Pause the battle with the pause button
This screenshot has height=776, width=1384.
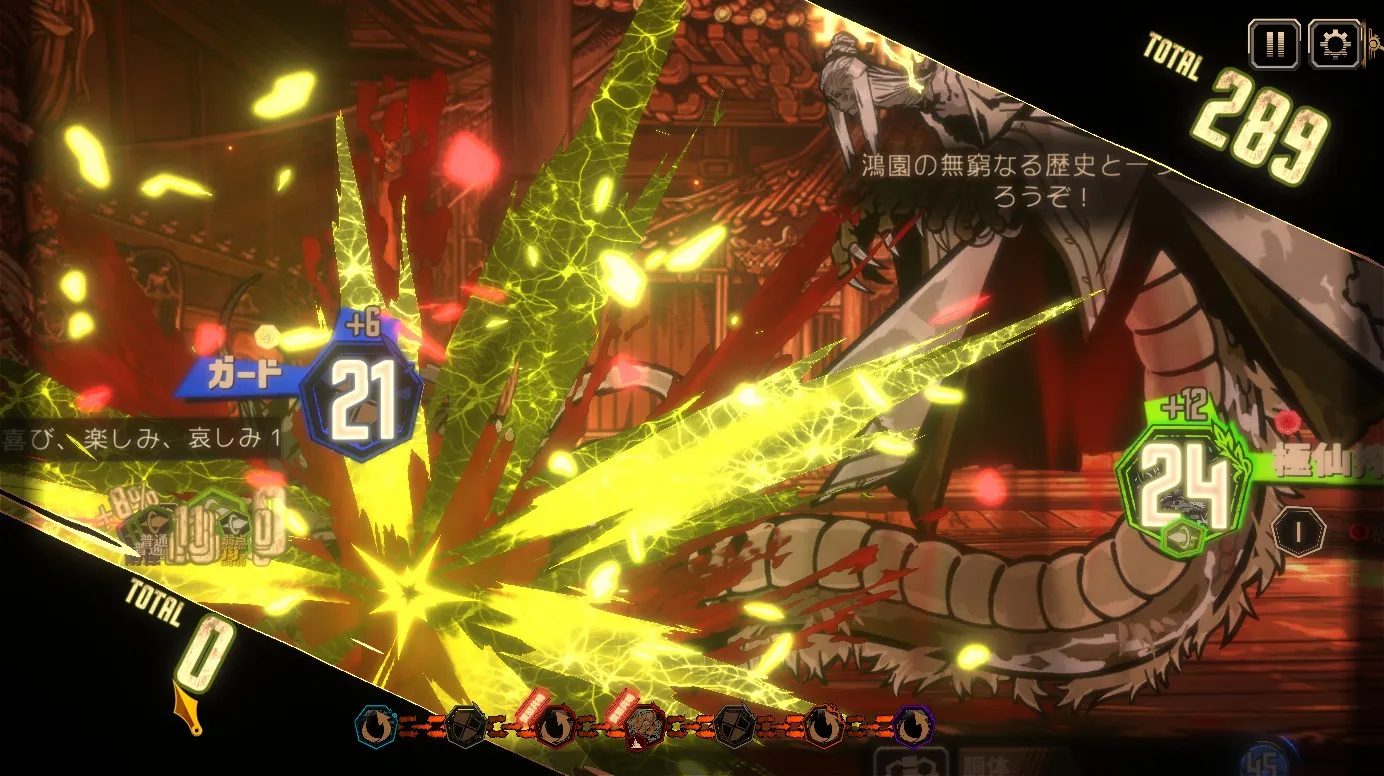(1273, 44)
